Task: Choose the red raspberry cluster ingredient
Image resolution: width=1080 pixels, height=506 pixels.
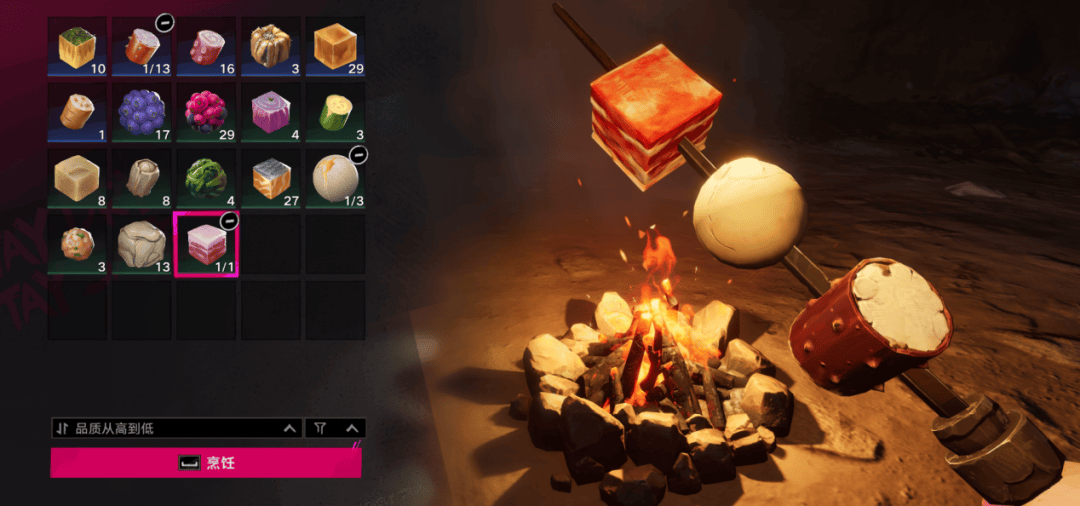Action: pos(205,111)
